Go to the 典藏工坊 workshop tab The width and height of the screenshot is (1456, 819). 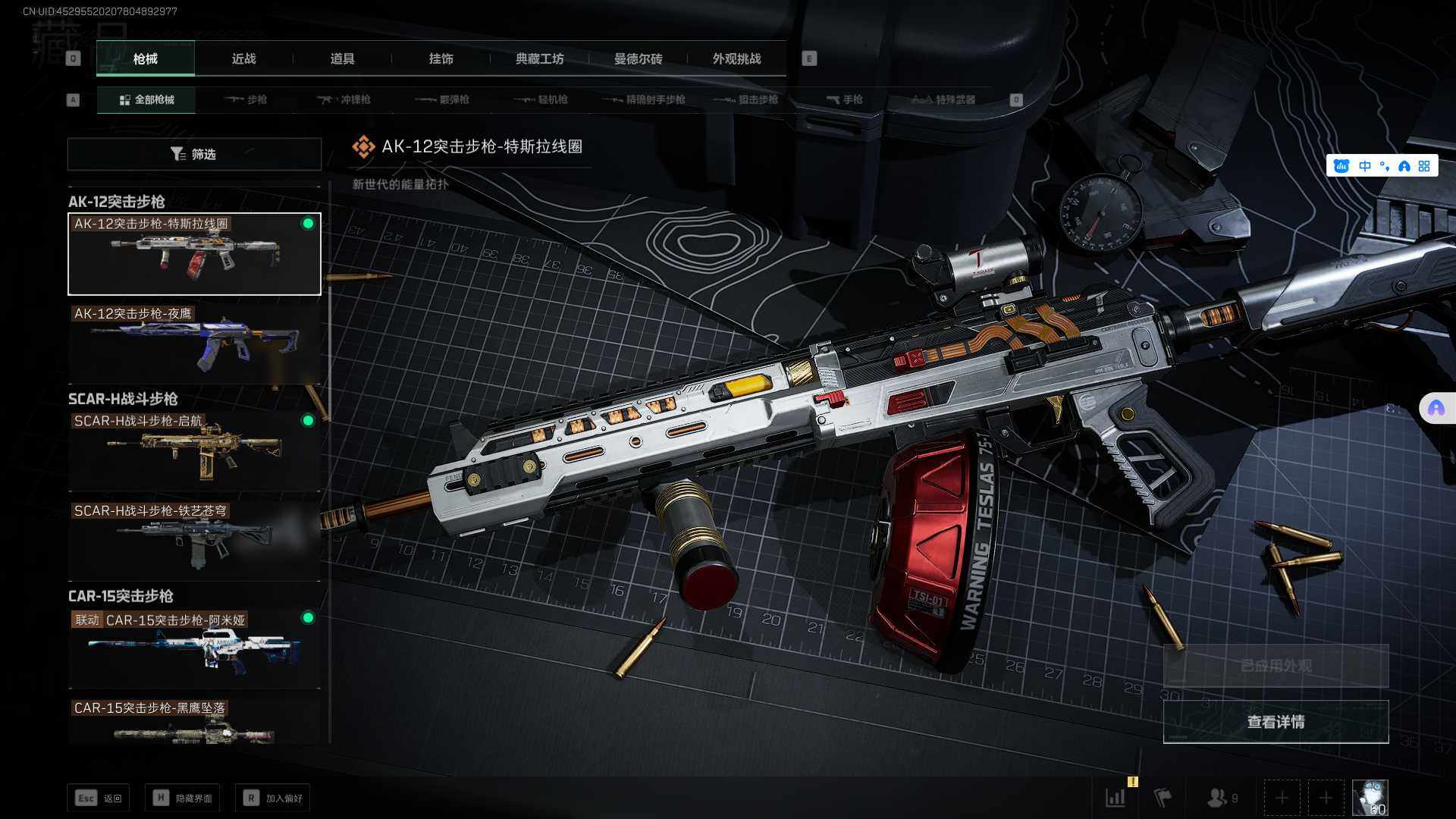539,59
